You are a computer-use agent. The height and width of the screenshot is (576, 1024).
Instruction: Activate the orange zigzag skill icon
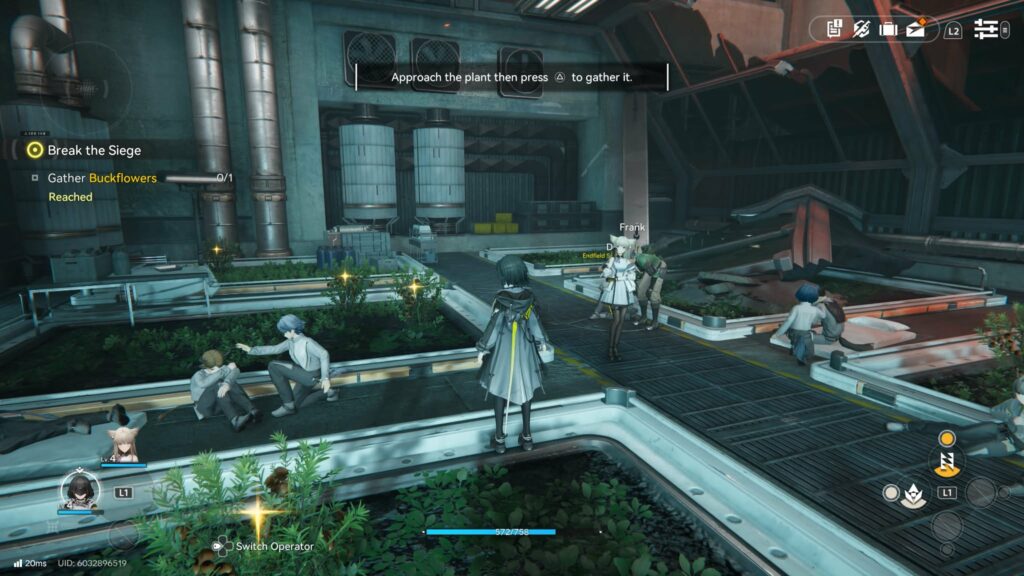pyautogui.click(x=944, y=462)
